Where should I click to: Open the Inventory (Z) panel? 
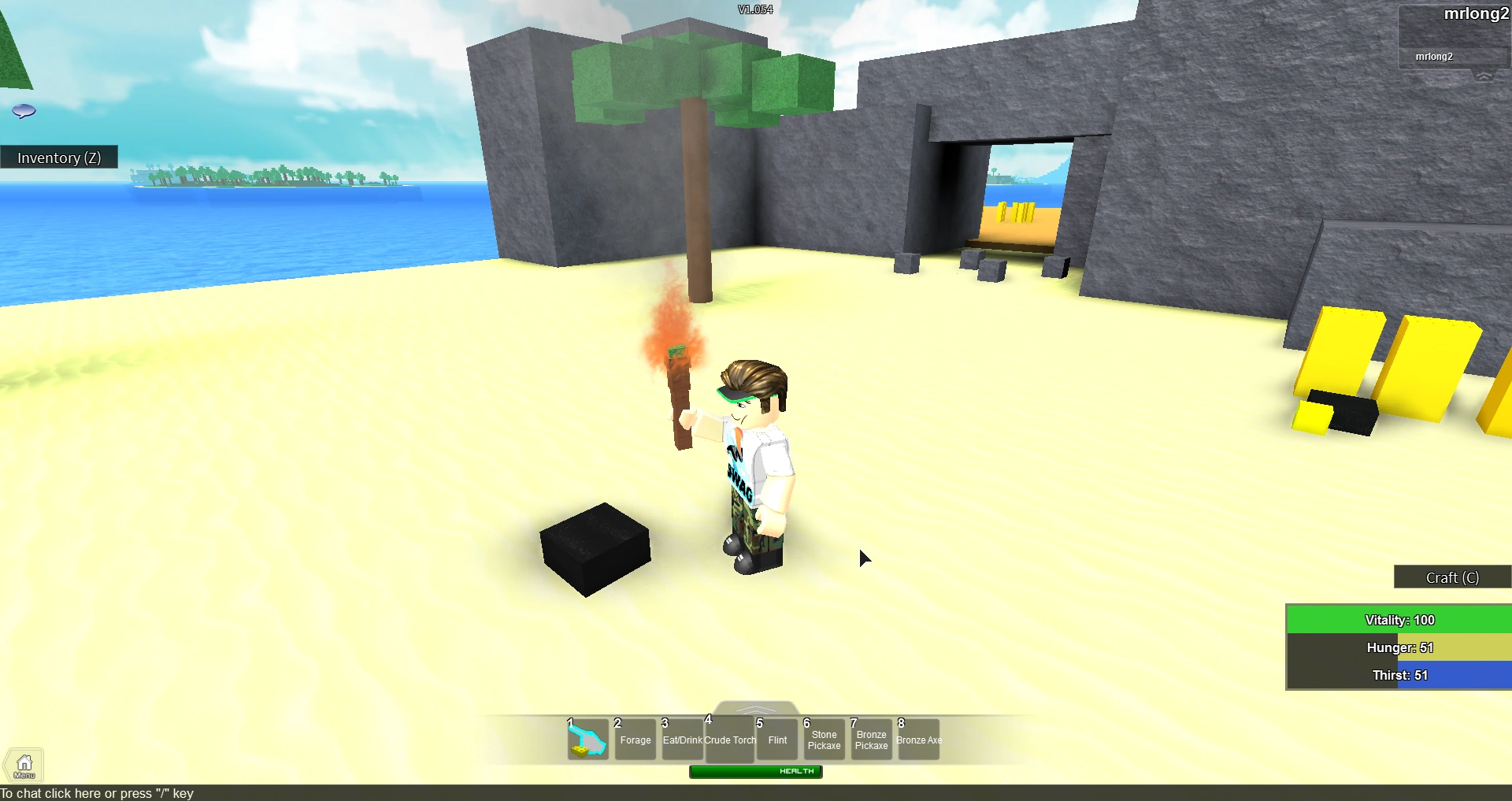(59, 158)
